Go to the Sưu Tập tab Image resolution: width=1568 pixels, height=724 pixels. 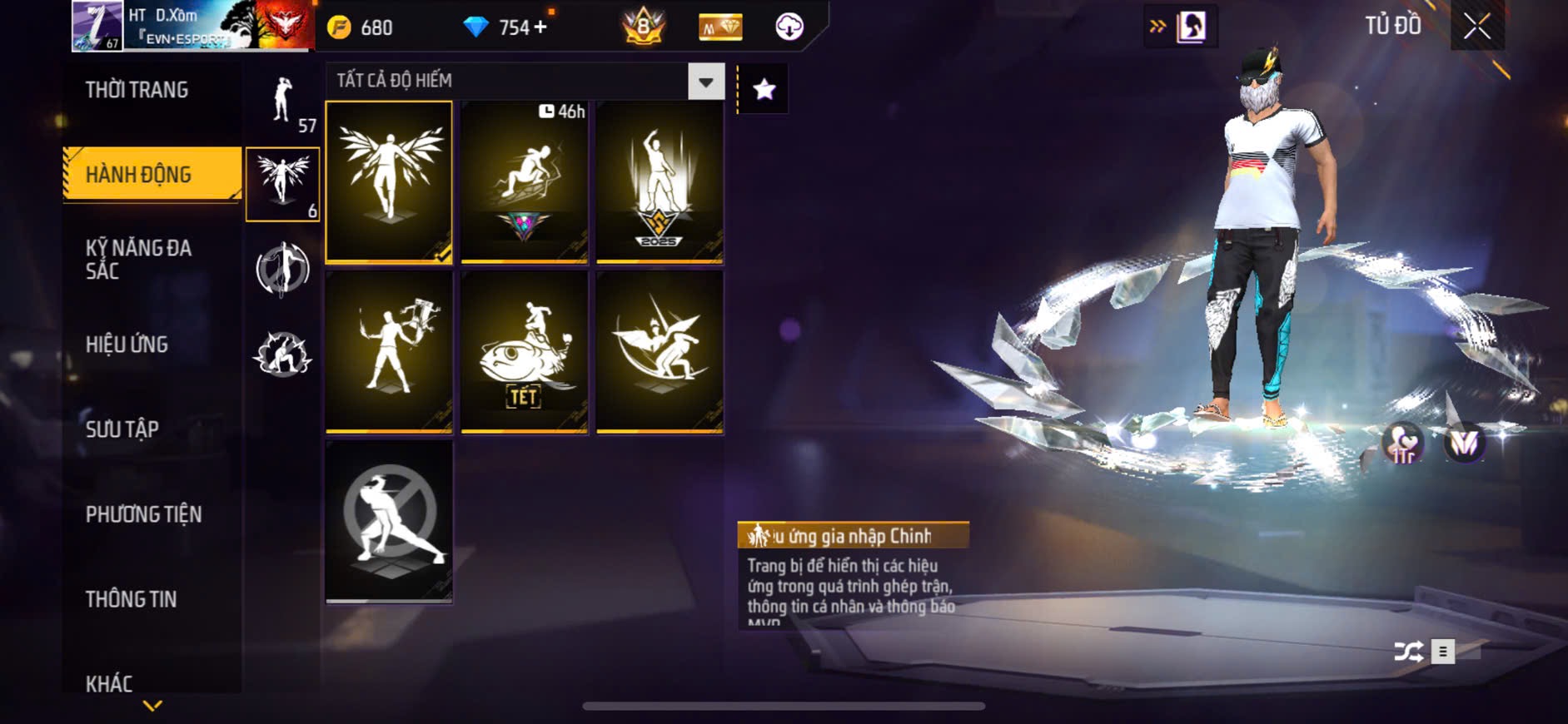(x=122, y=429)
